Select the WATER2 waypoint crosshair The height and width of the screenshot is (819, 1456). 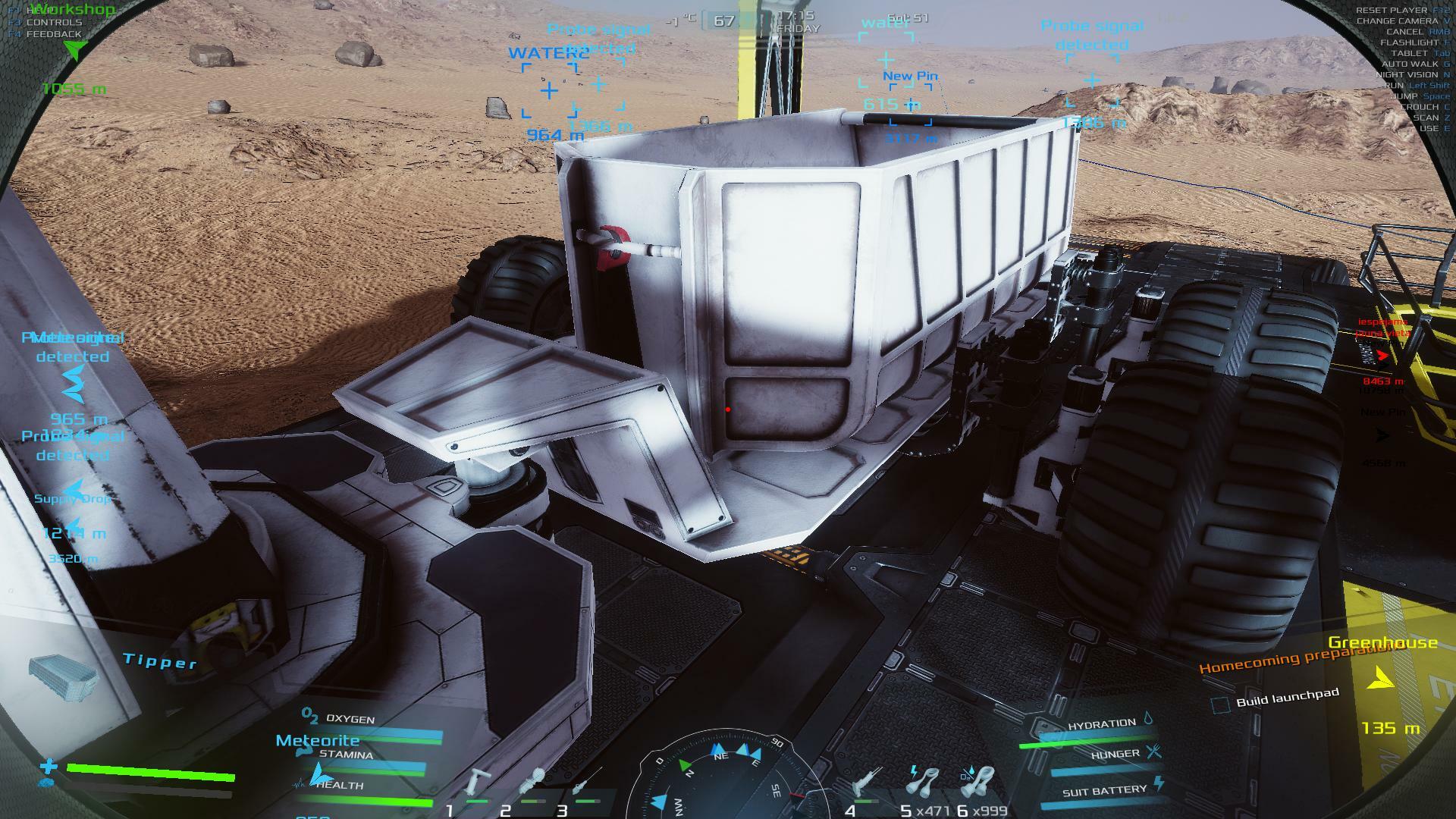click(549, 91)
